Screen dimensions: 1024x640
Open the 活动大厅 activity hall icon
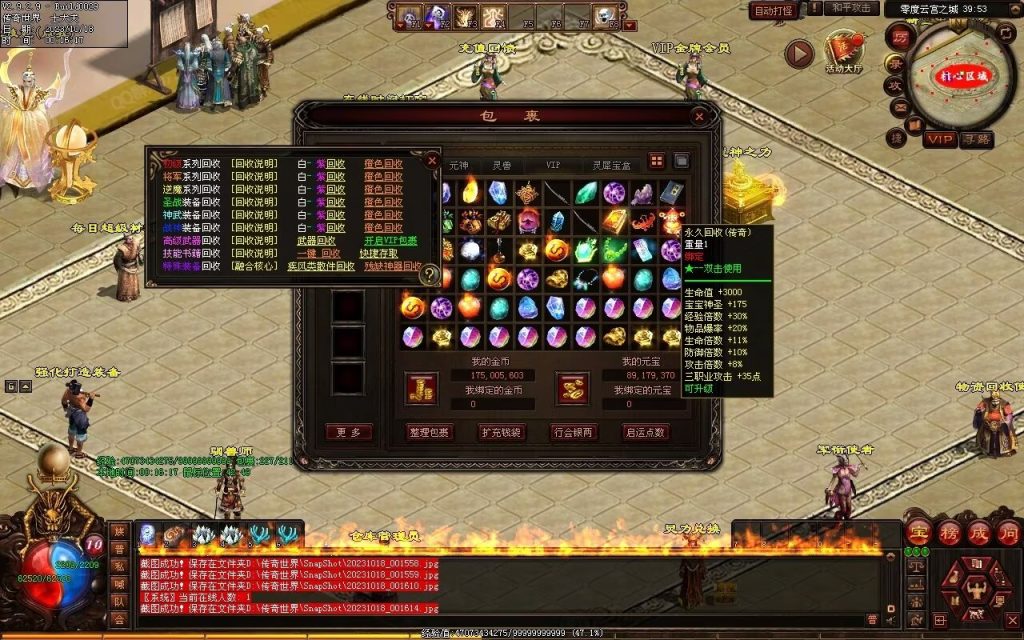[x=844, y=53]
